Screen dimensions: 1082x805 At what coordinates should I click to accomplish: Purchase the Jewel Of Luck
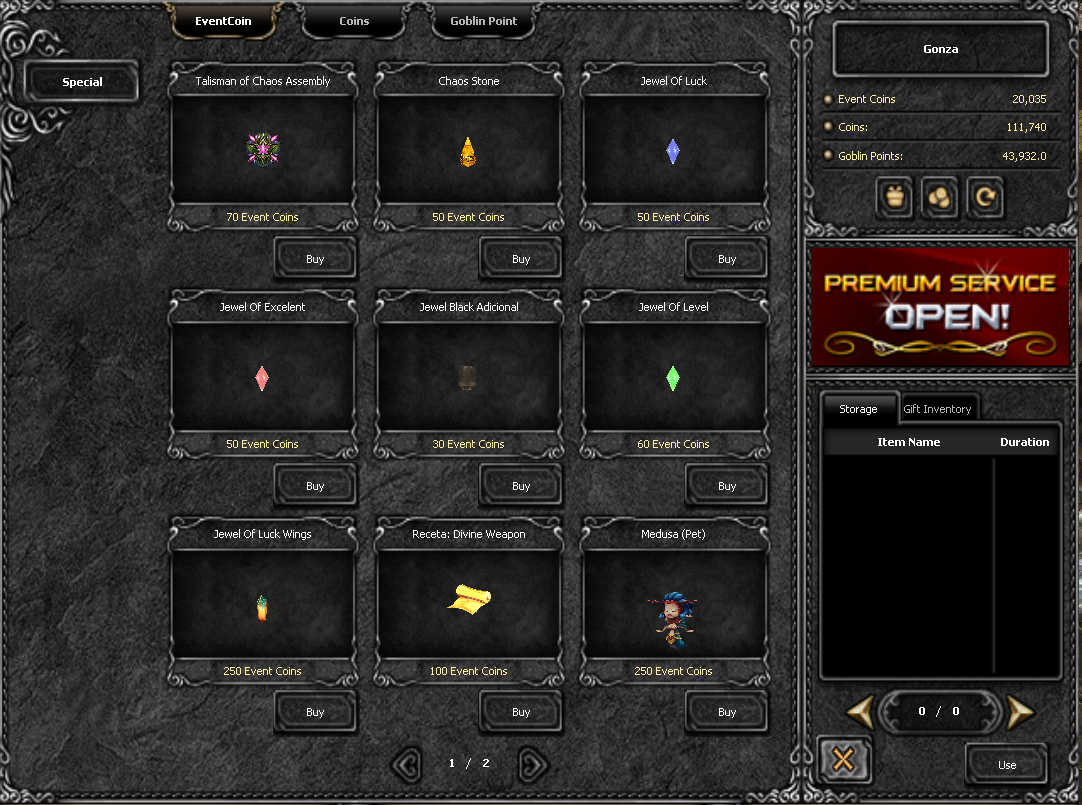[x=727, y=258]
